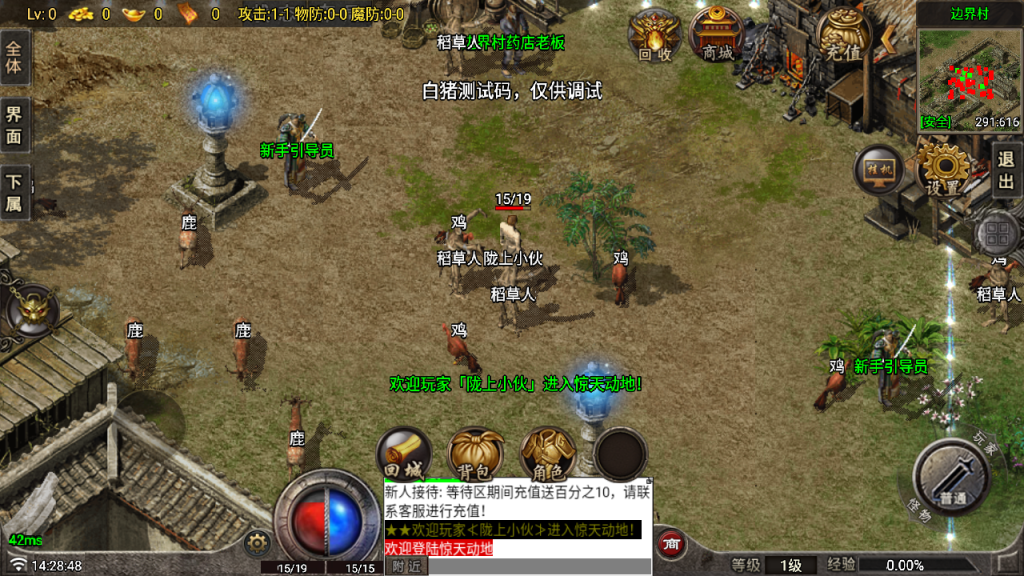Viewport: 1024px width, 576px height.
Task: Open the 设置 settings gear
Action: tap(943, 168)
